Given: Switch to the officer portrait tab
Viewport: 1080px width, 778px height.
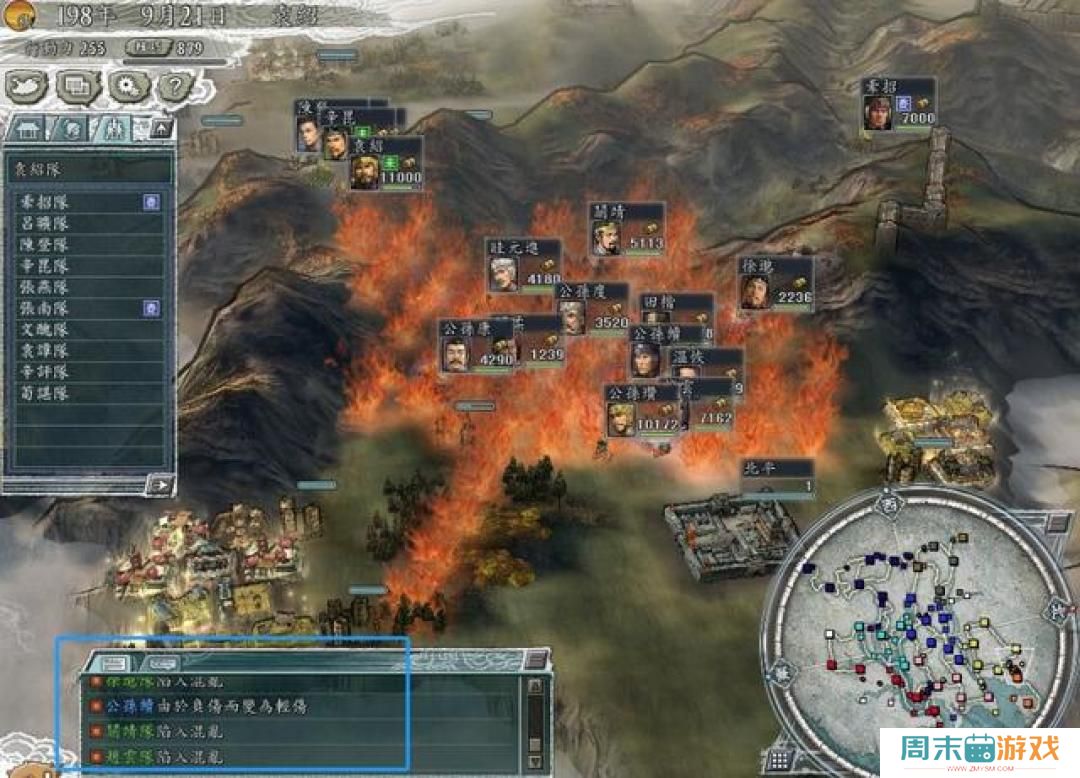Looking at the screenshot, I should [72, 129].
